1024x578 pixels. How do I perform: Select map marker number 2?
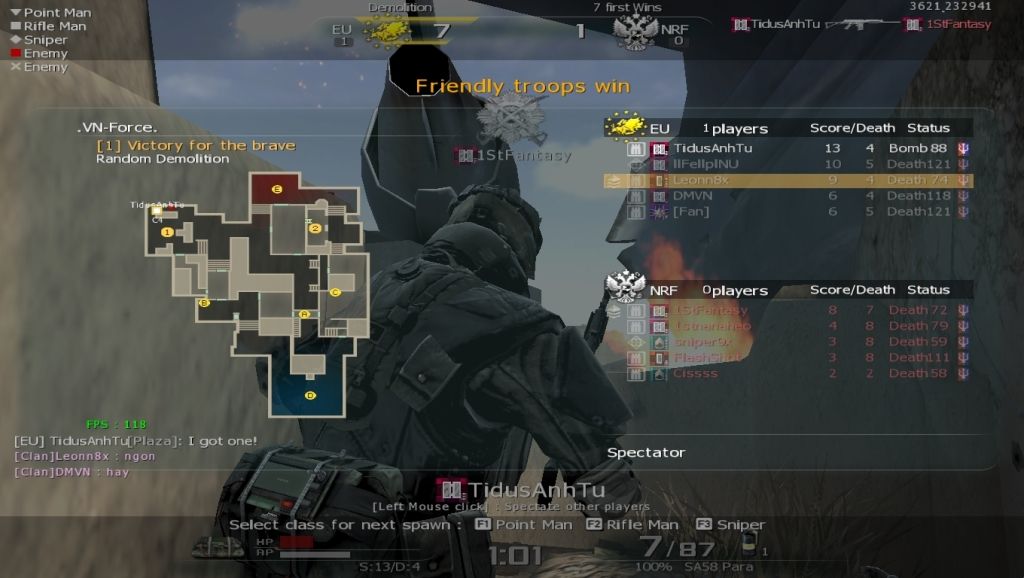point(315,229)
